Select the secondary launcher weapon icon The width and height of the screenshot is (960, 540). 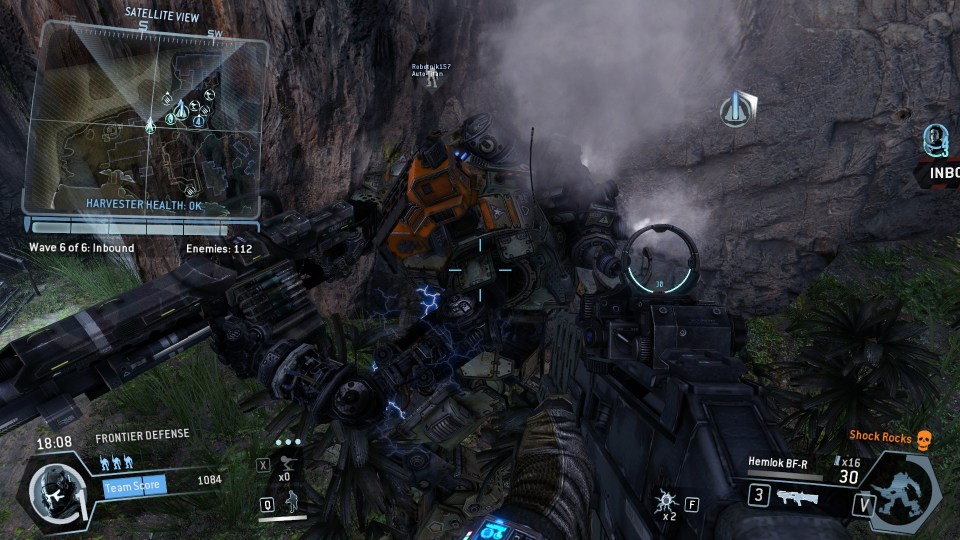tap(796, 495)
